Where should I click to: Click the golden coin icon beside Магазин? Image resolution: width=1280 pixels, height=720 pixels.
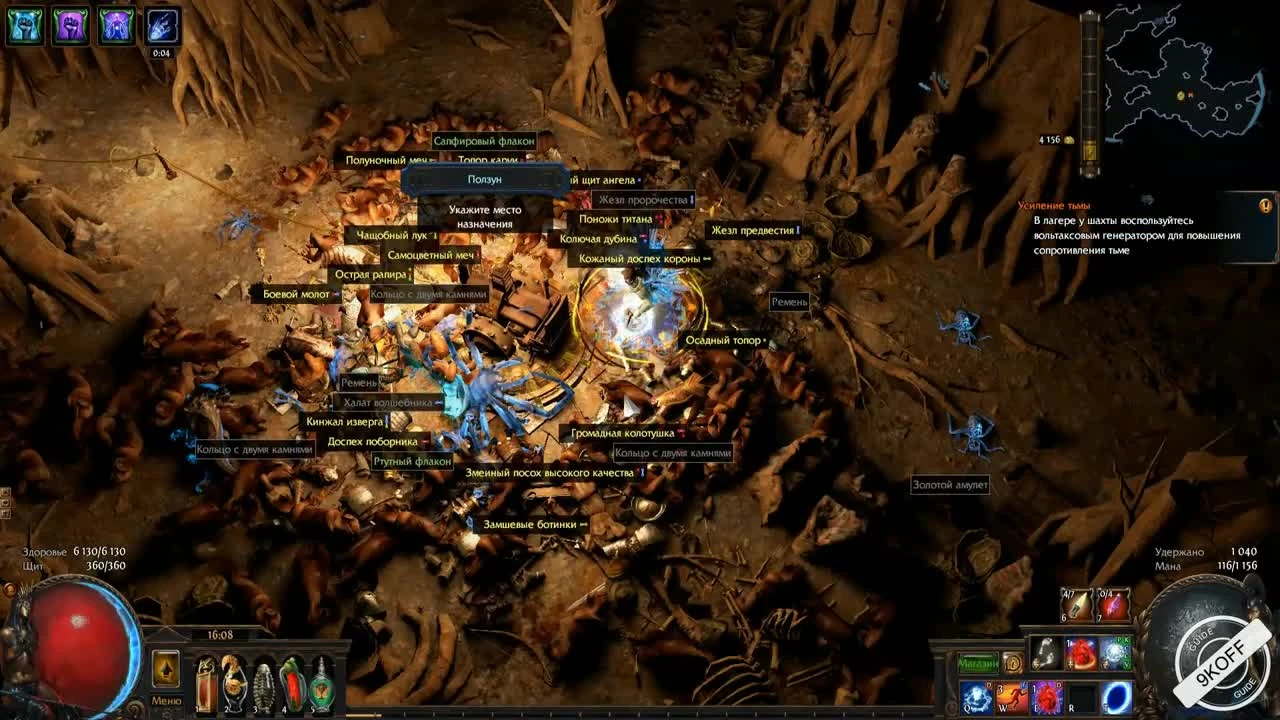(1013, 662)
